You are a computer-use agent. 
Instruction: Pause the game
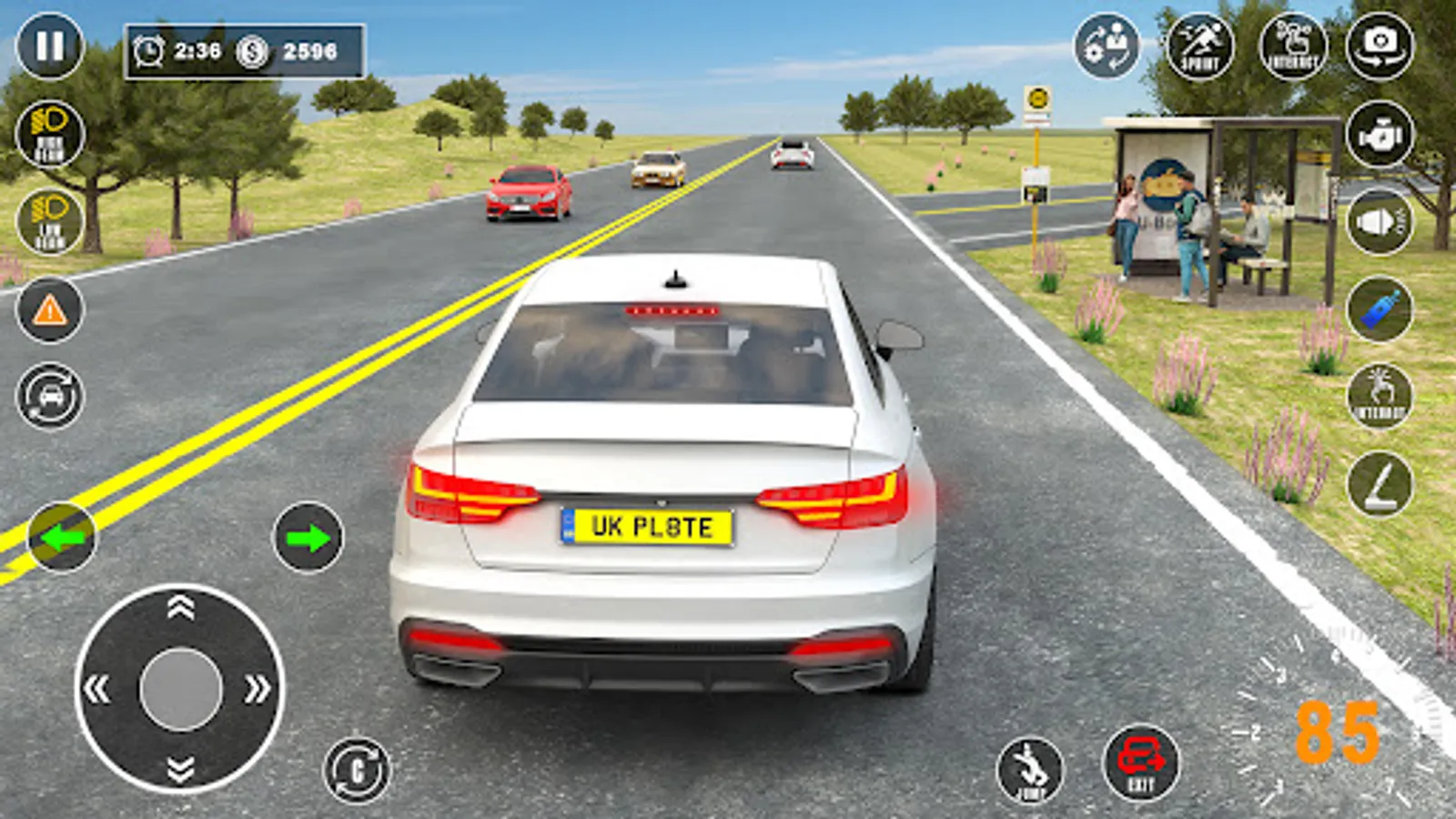tap(49, 45)
